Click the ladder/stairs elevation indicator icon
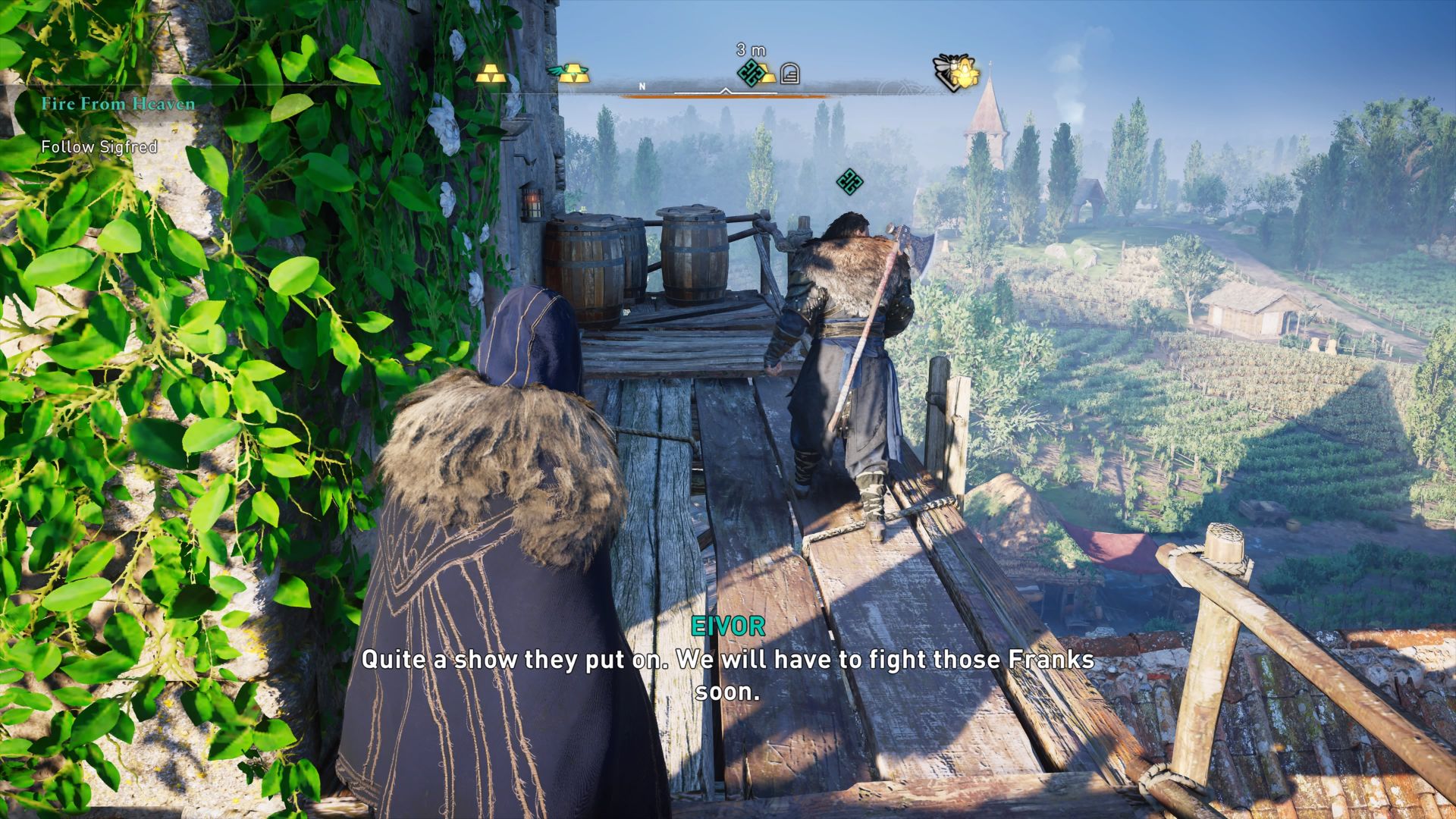 (x=789, y=73)
